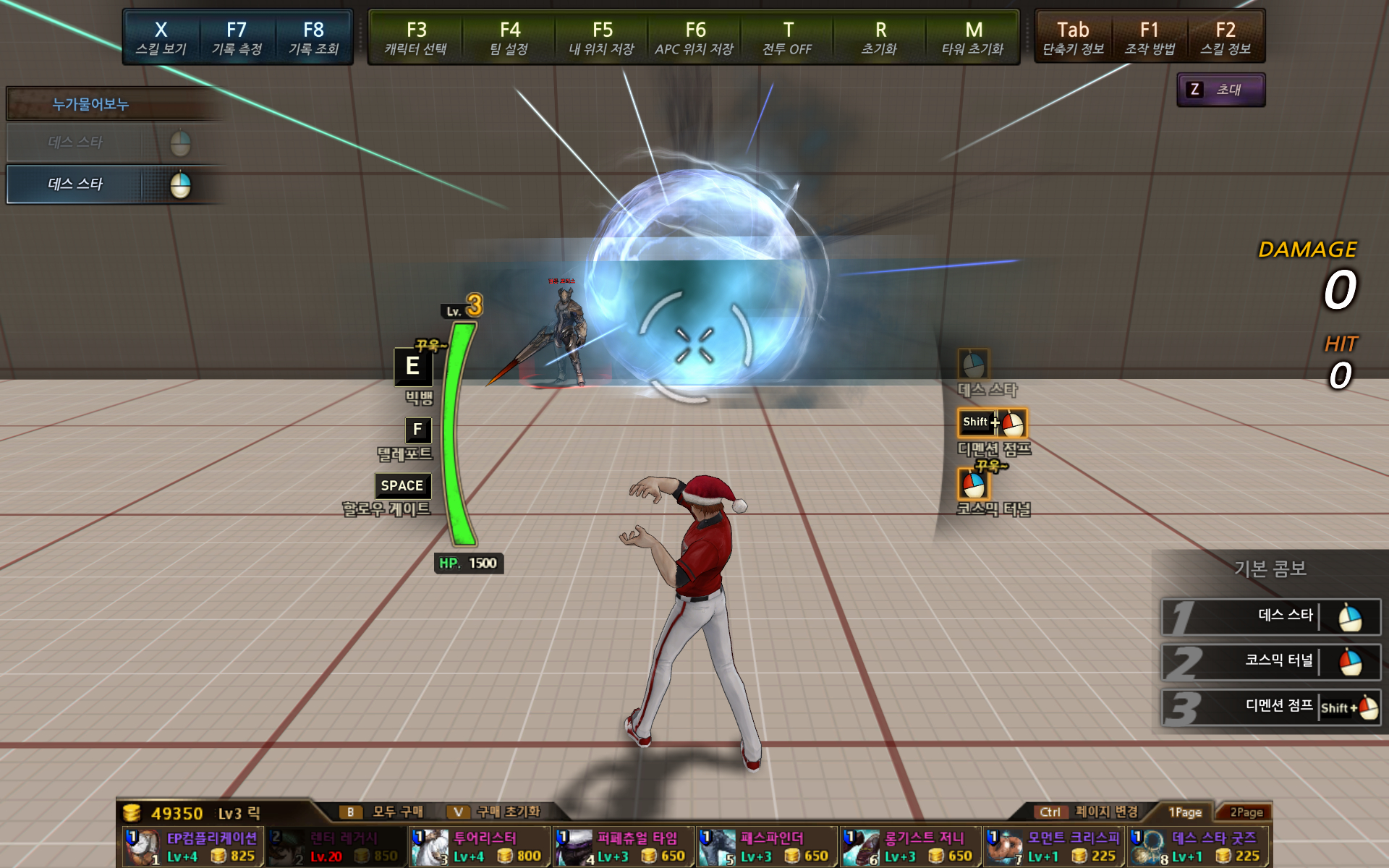Open the 스킬 보기 skill view button
Screen dimensions: 1389x868
click(161, 38)
